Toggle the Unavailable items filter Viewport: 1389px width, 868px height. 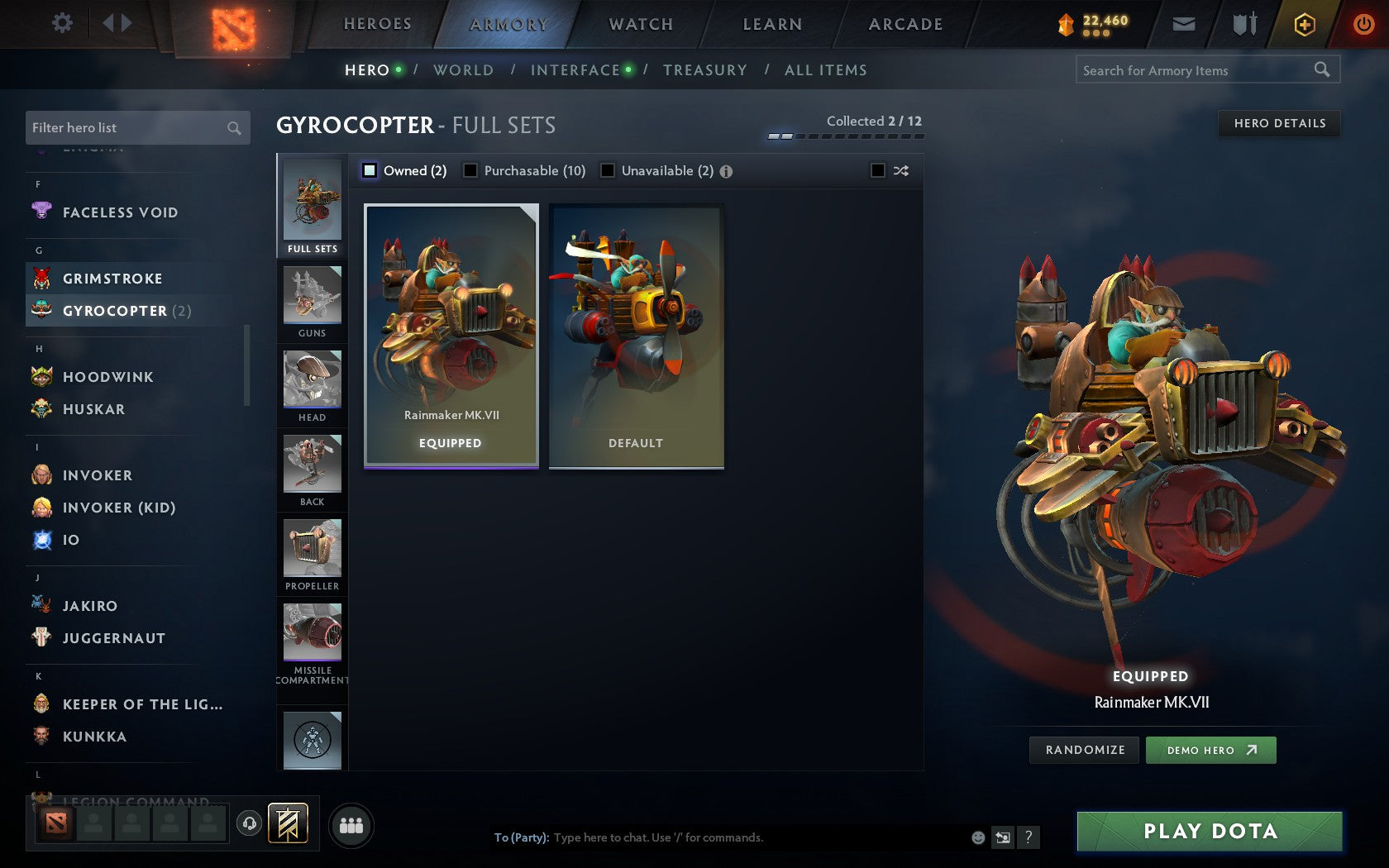(x=609, y=170)
